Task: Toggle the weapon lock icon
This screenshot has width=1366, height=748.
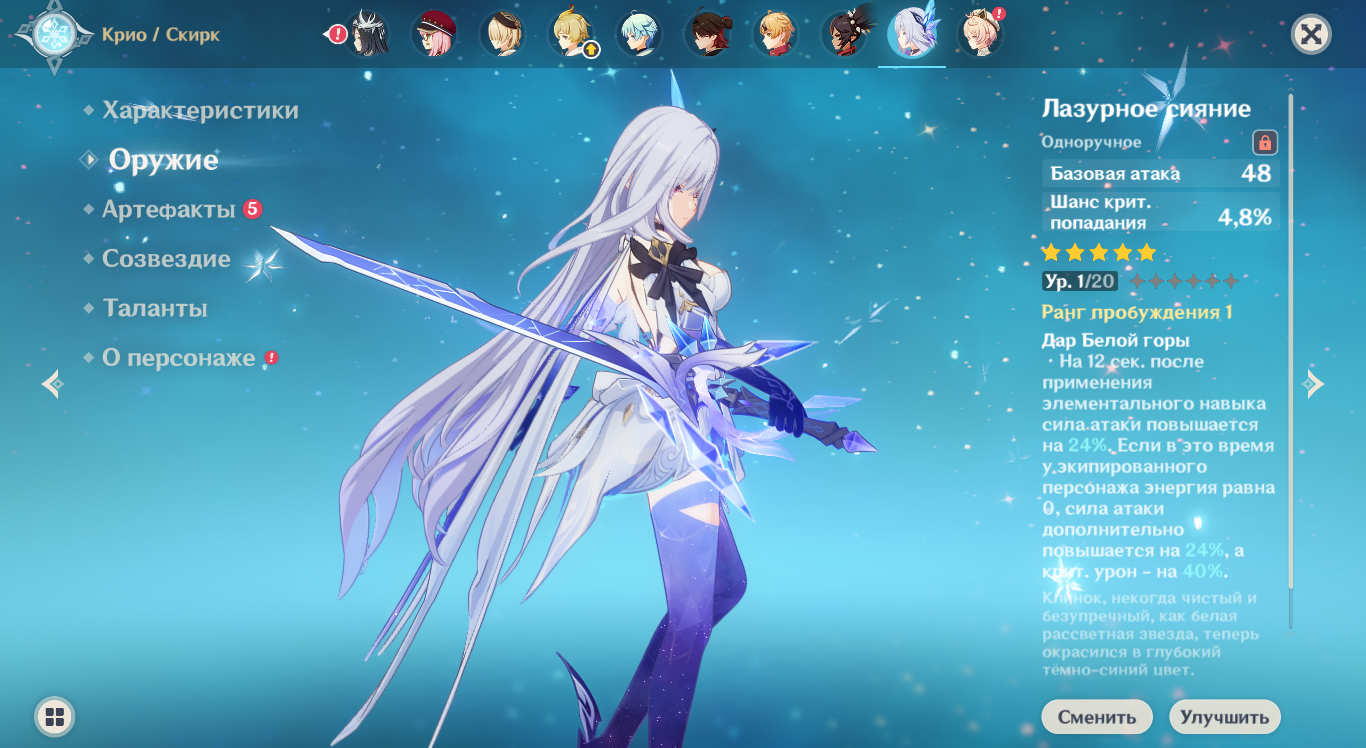Action: pyautogui.click(x=1264, y=142)
